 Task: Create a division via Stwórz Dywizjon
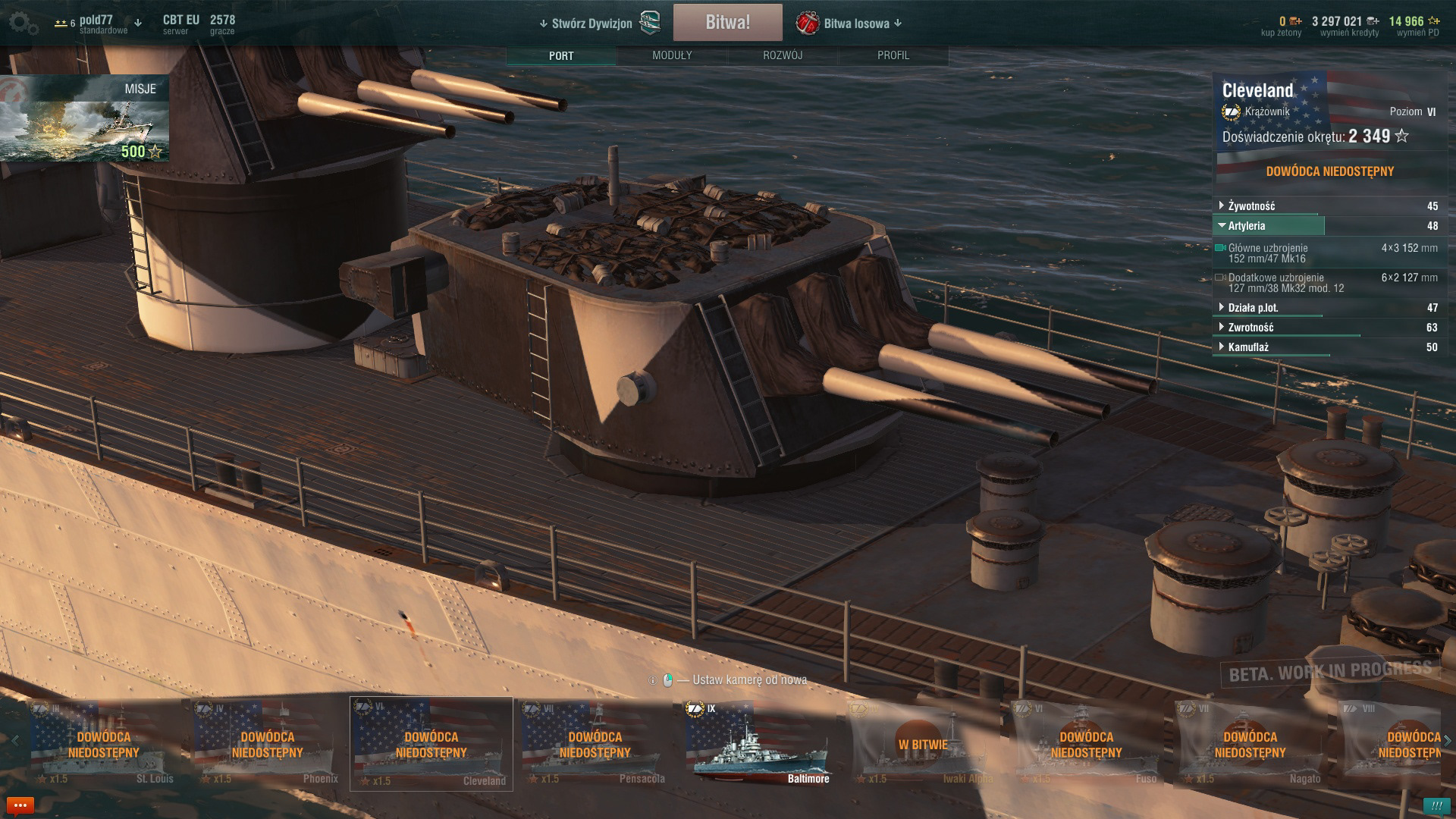click(x=591, y=24)
